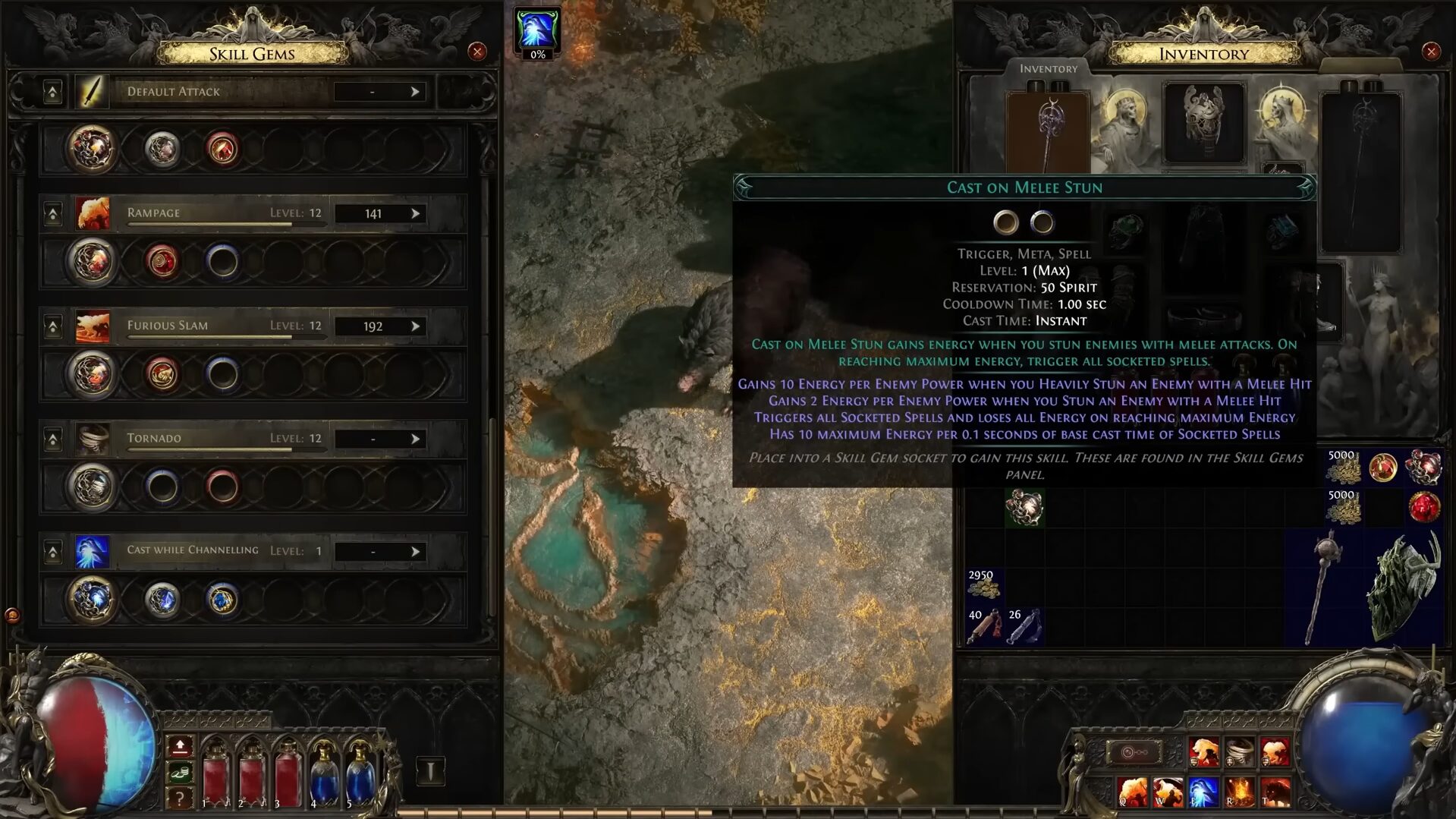1456x819 pixels.
Task: Click the up chevron beside Cast while Channelling
Action: (x=52, y=552)
